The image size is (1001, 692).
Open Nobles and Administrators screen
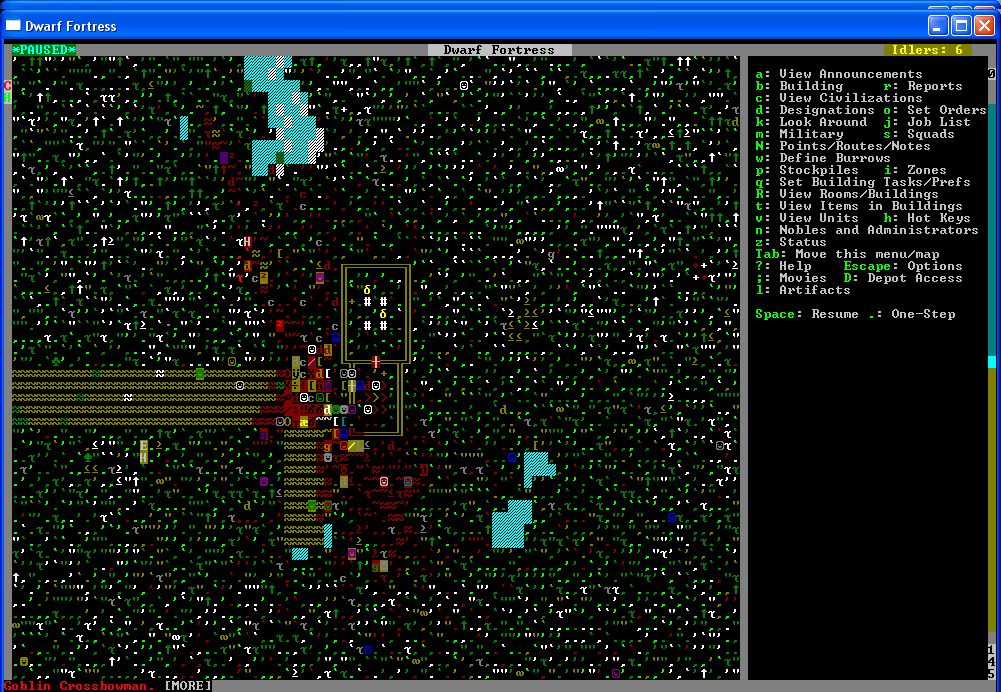click(878, 230)
